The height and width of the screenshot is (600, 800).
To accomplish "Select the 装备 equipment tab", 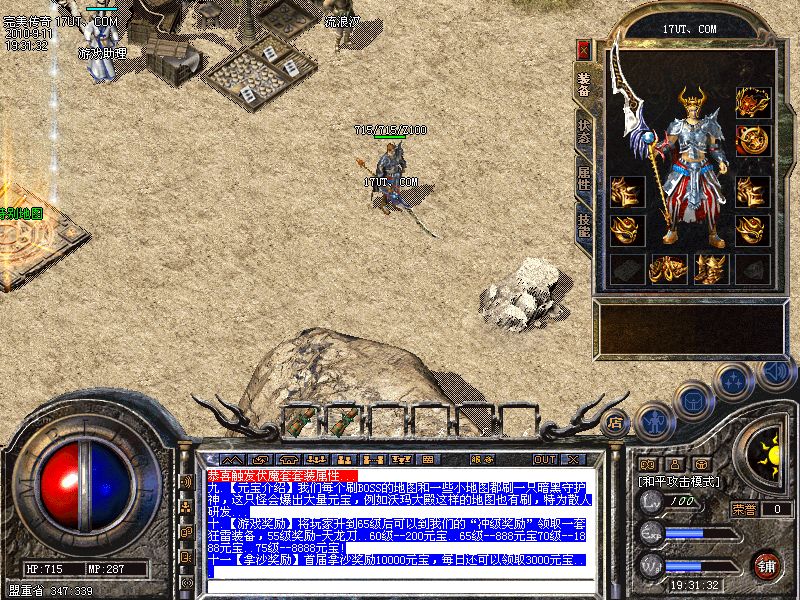I will click(x=584, y=87).
